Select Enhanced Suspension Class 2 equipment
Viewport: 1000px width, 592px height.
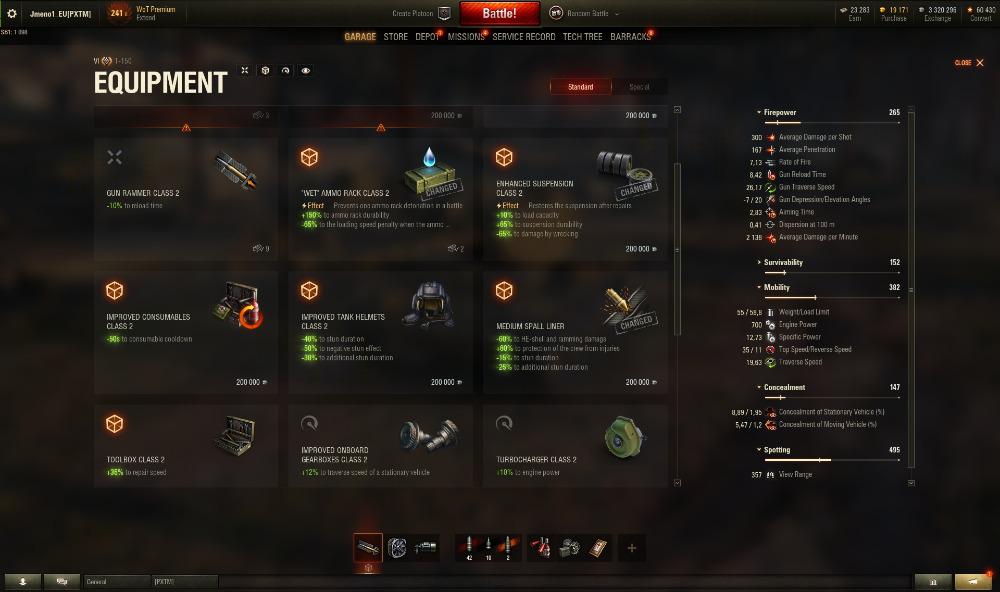point(575,199)
